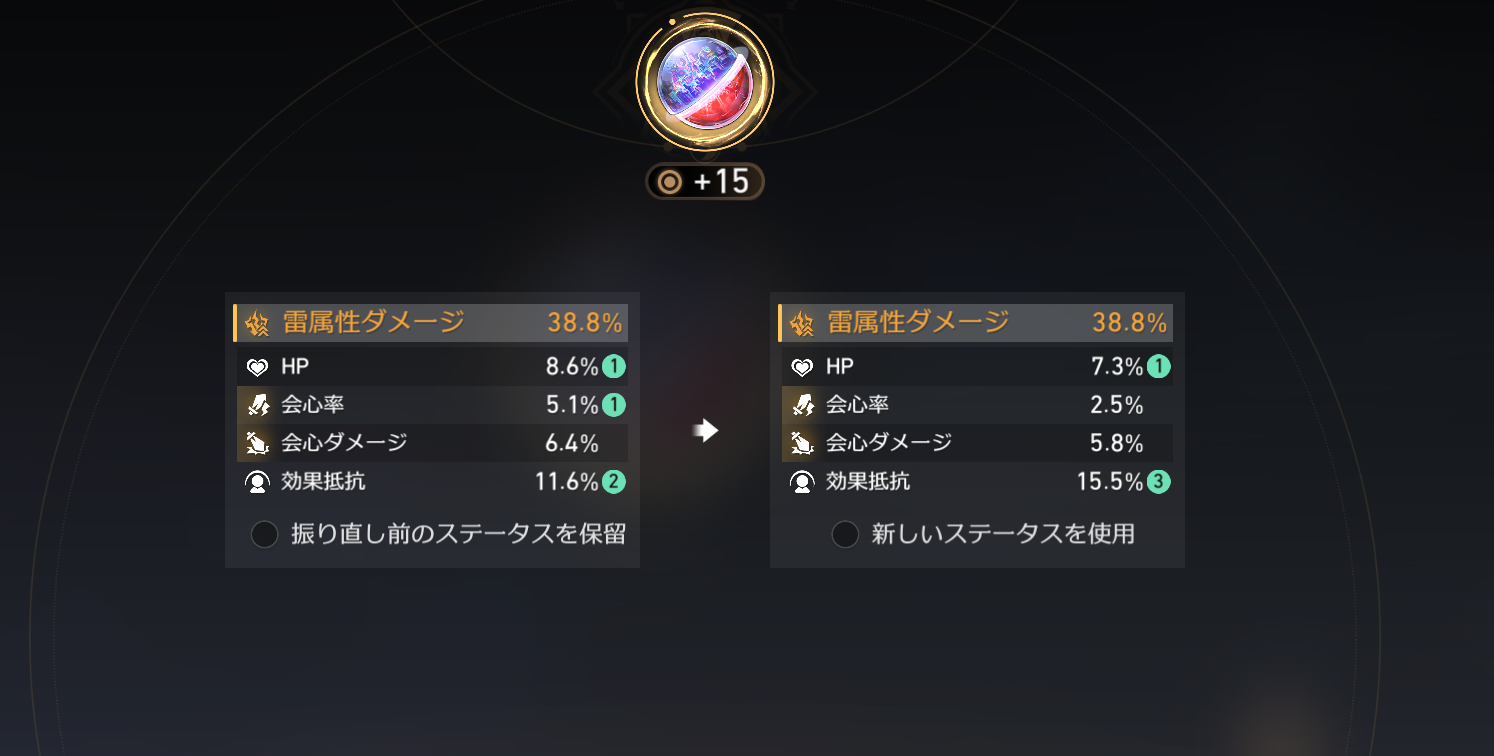Click the lightning damage icon on the left panel
This screenshot has width=1494, height=756.
click(256, 323)
